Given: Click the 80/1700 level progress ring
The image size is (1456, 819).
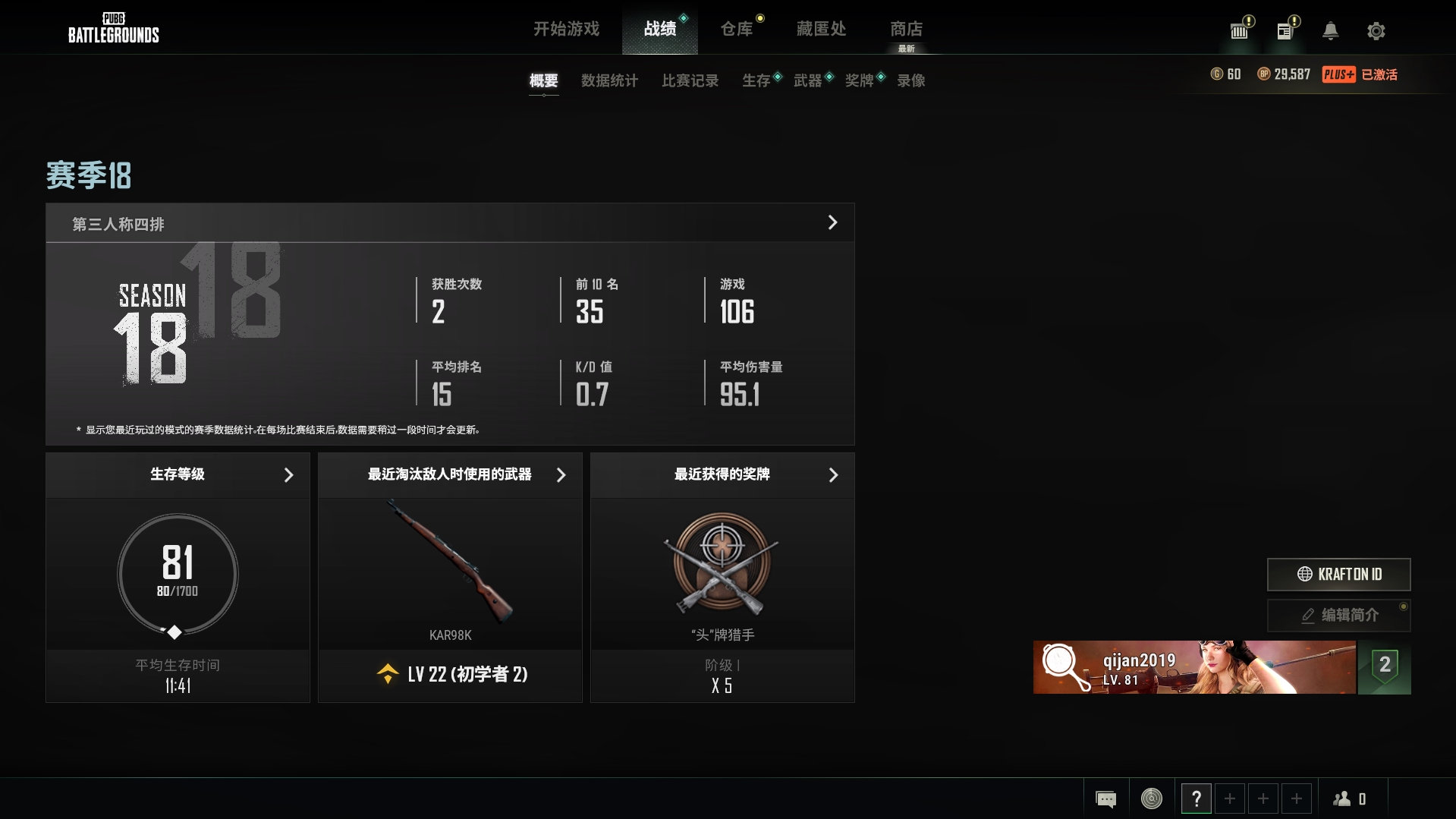Looking at the screenshot, I should [176, 575].
